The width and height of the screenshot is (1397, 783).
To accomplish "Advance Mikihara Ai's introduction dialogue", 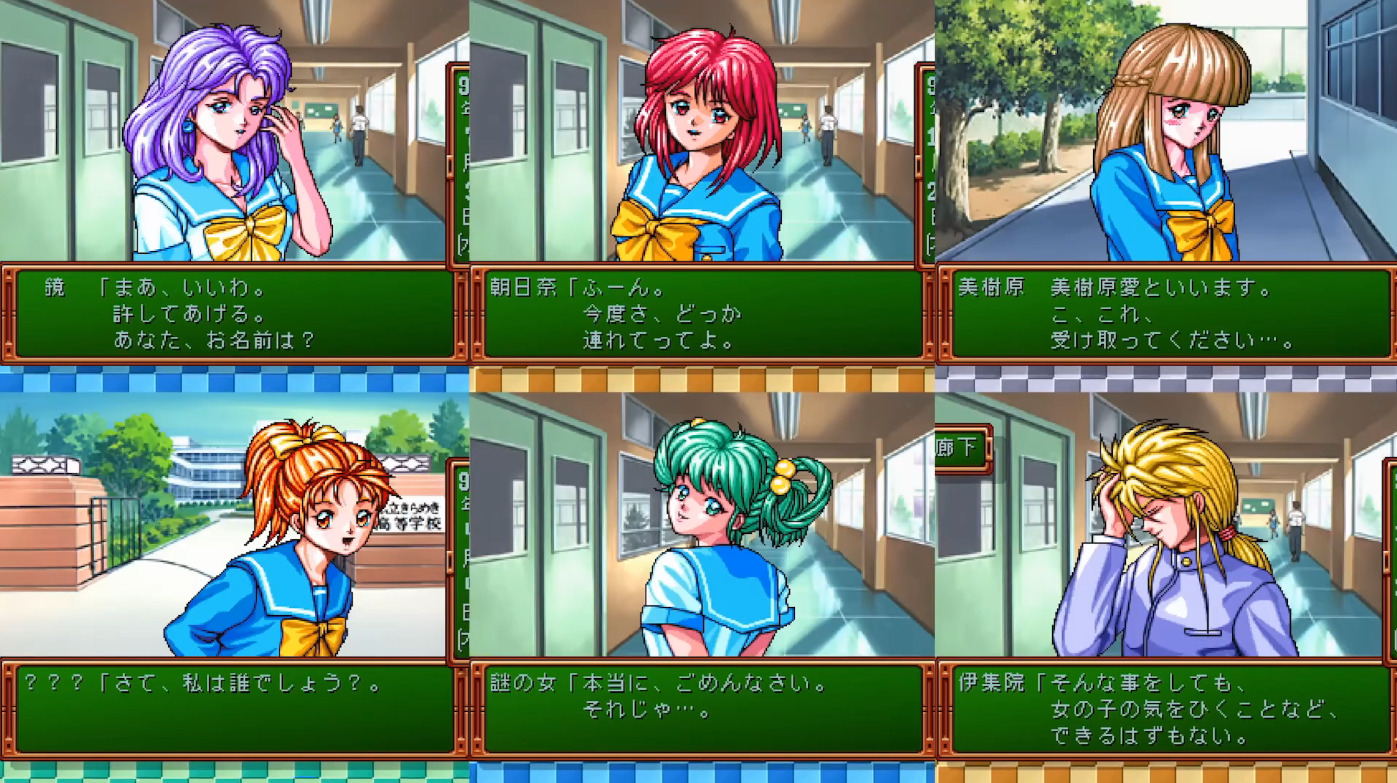I will click(1167, 314).
